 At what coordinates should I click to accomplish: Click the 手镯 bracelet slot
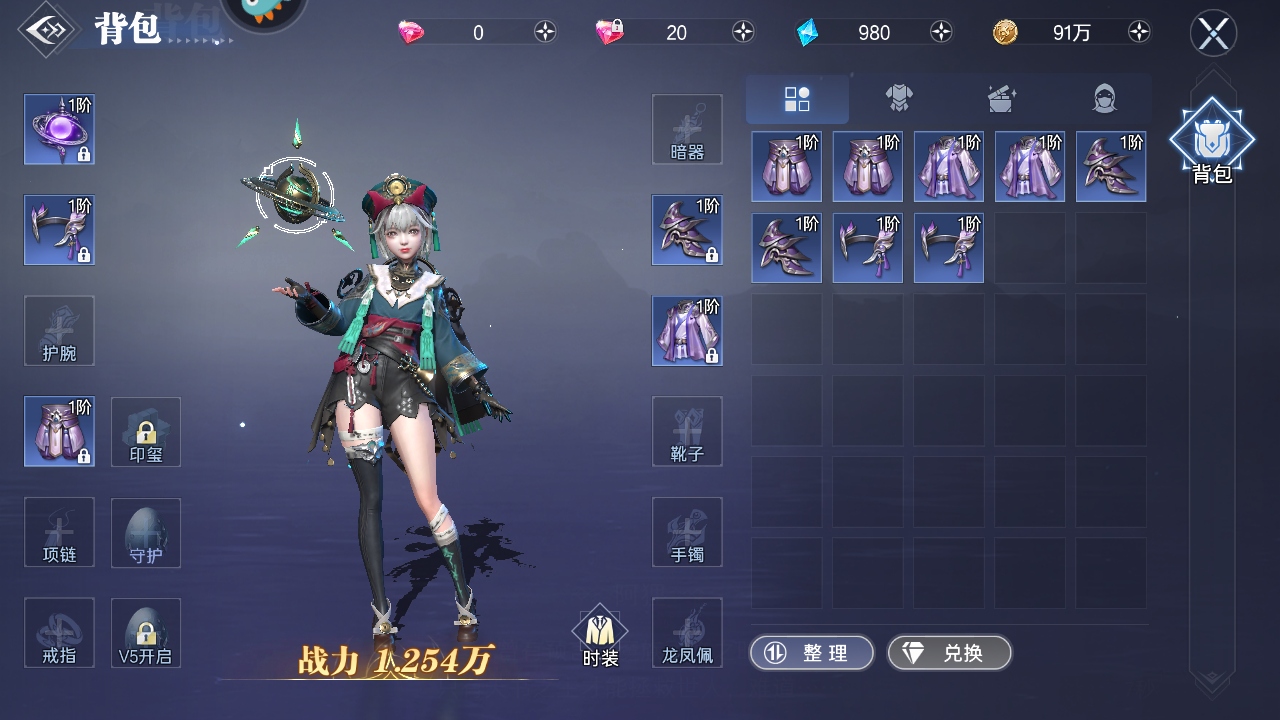tap(687, 532)
